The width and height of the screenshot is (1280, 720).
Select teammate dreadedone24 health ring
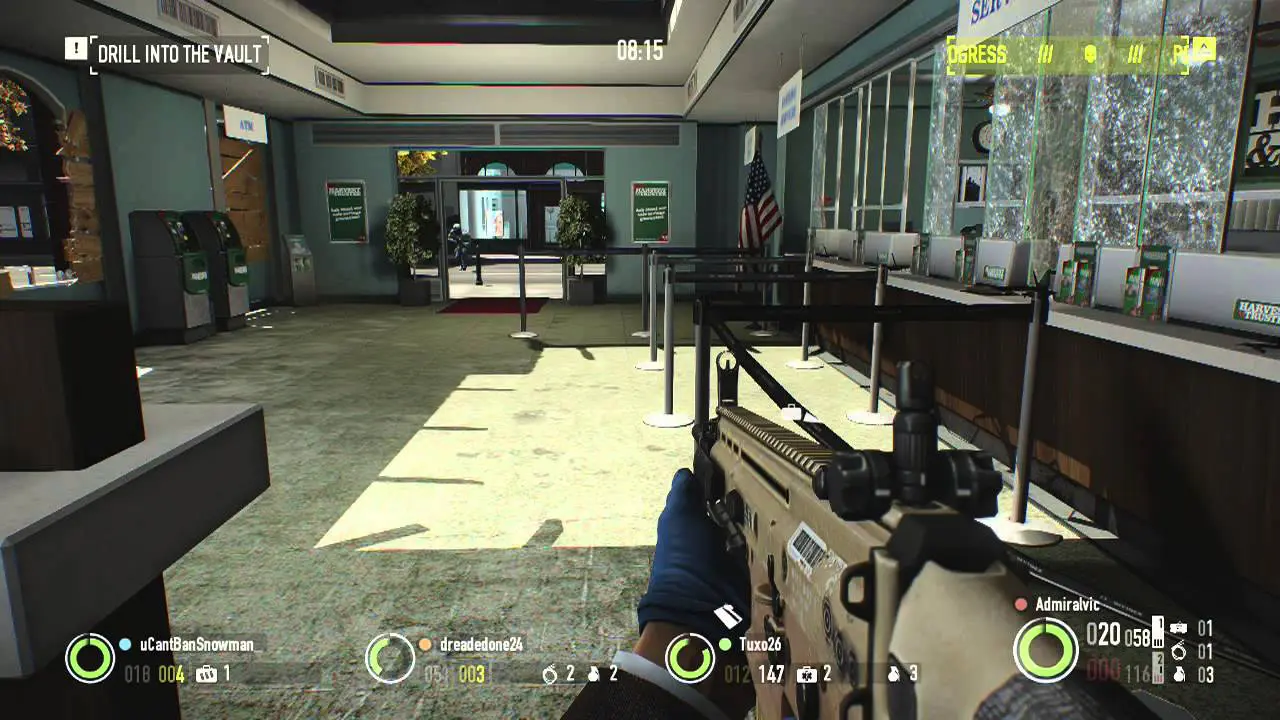[x=390, y=658]
